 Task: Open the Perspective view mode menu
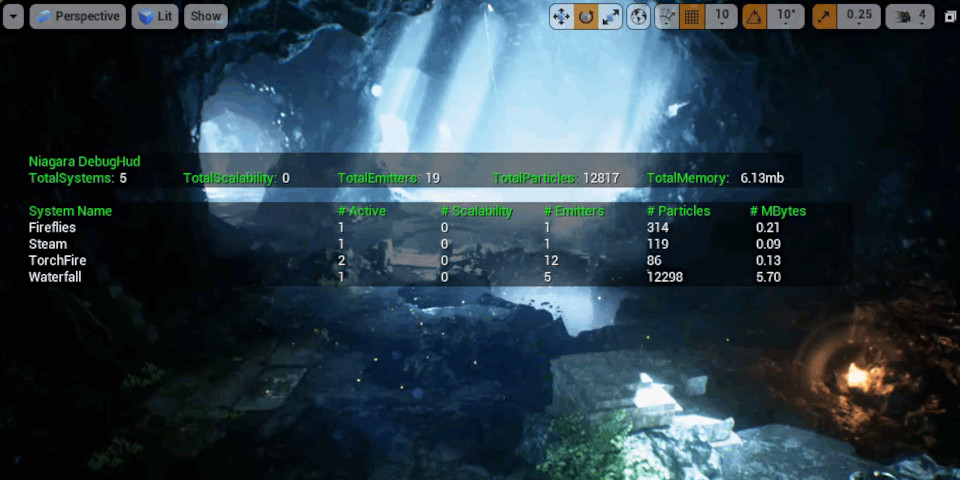pos(77,16)
